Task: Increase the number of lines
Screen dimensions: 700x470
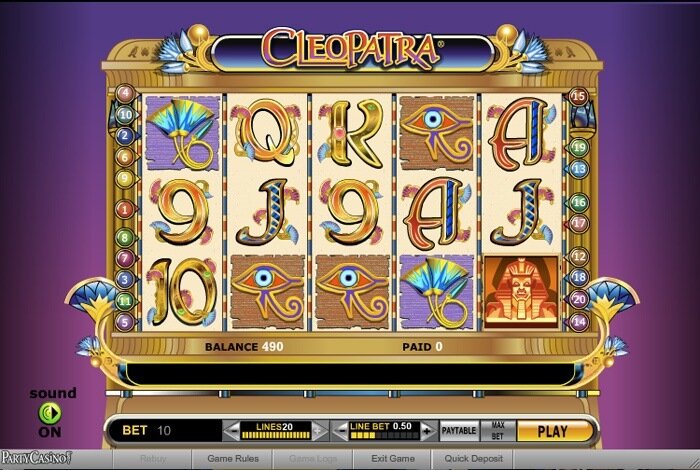Action: click(319, 432)
